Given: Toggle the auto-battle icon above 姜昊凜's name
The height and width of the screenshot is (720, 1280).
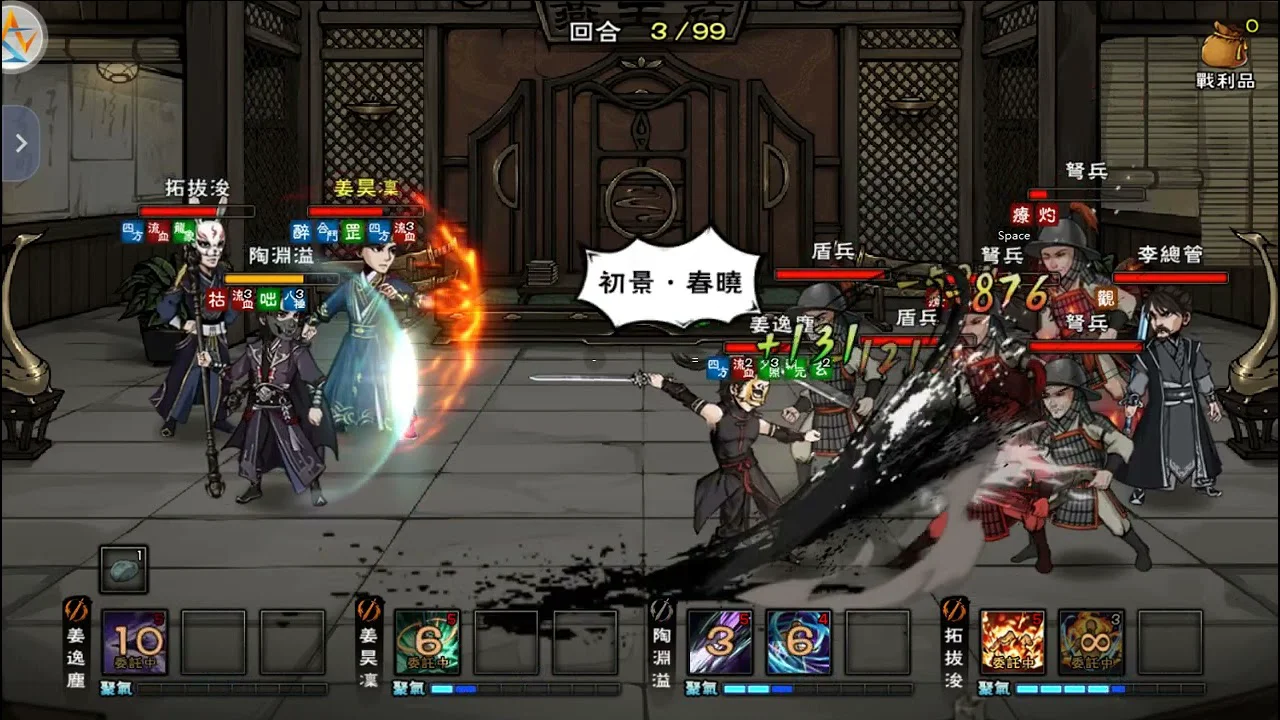Looking at the screenshot, I should [369, 611].
